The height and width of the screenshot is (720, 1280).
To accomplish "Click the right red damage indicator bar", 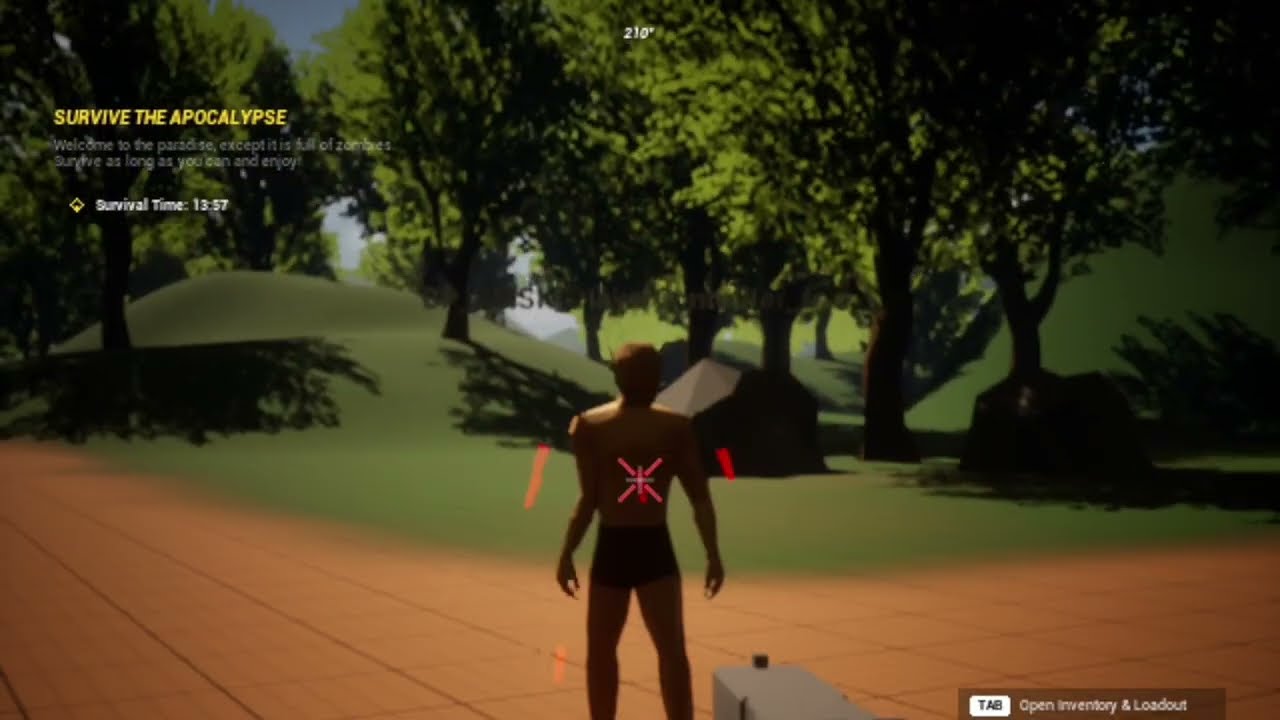I will [724, 465].
